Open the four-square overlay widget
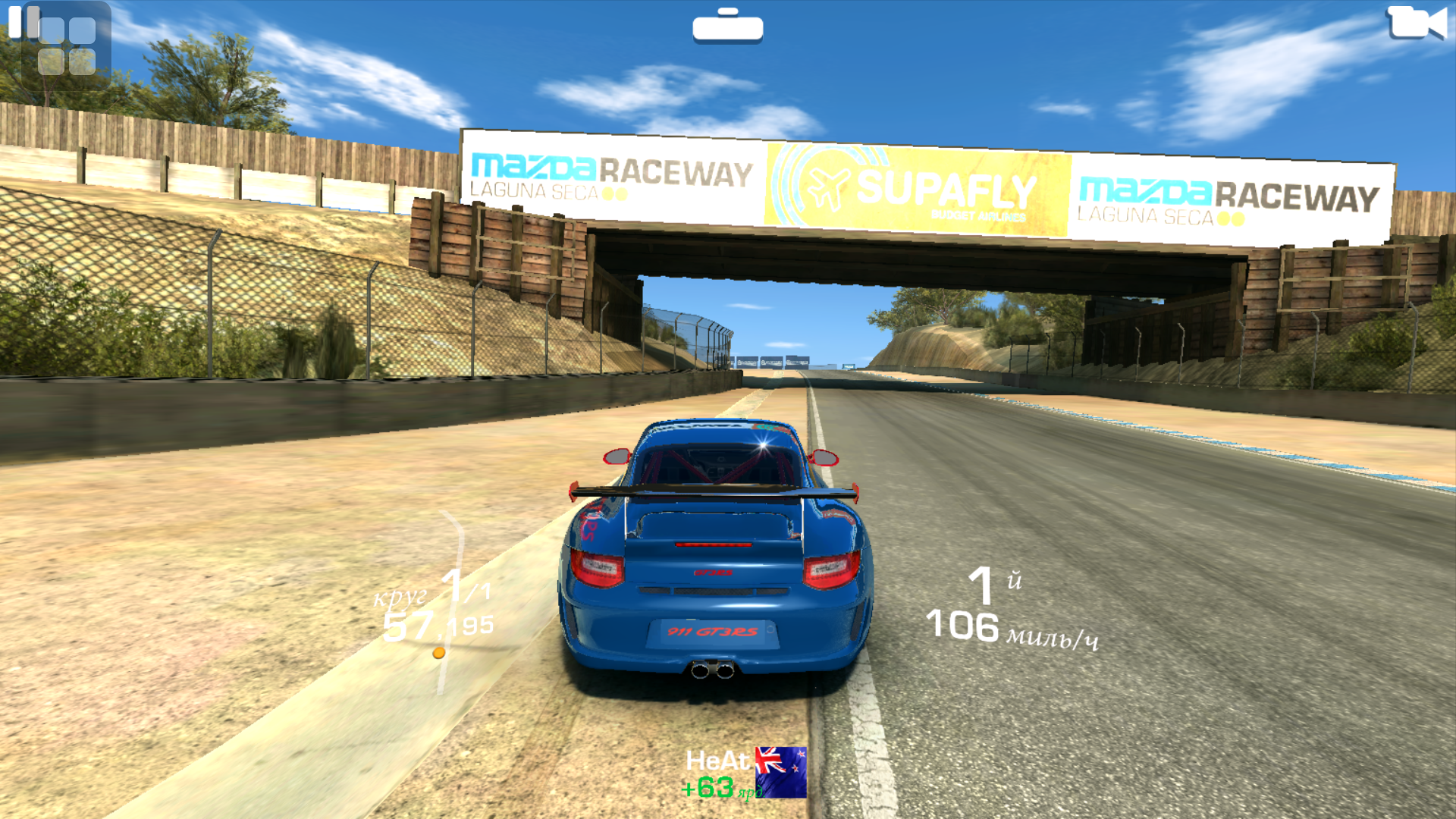Image resolution: width=1456 pixels, height=819 pixels. (x=67, y=48)
